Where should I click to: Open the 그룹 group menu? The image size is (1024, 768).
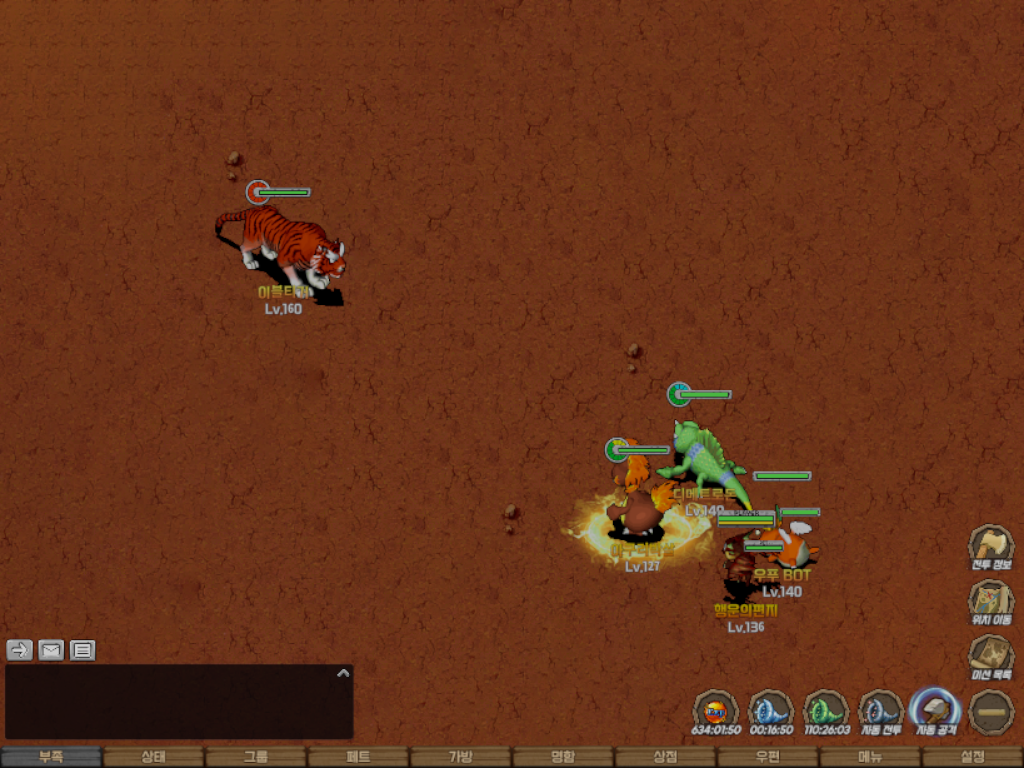coord(255,757)
